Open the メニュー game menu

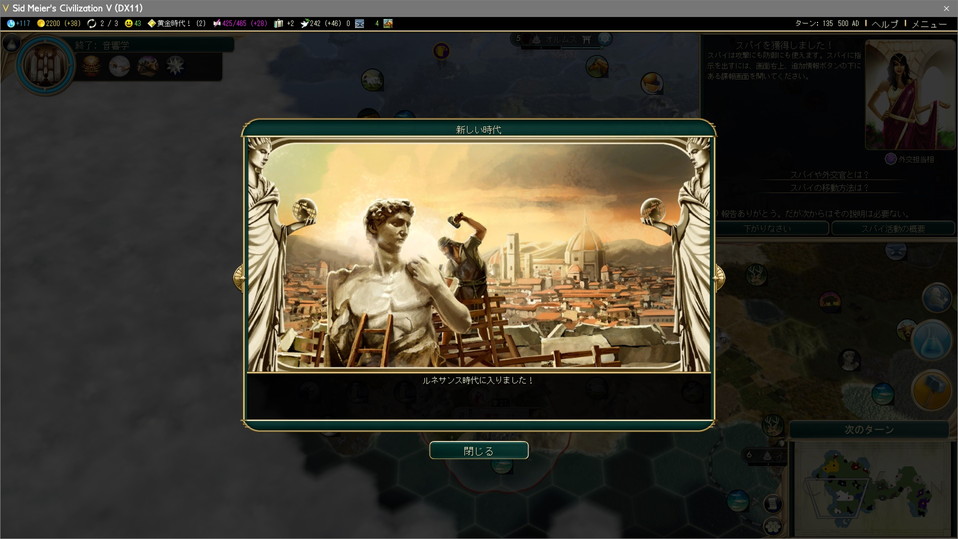click(929, 23)
